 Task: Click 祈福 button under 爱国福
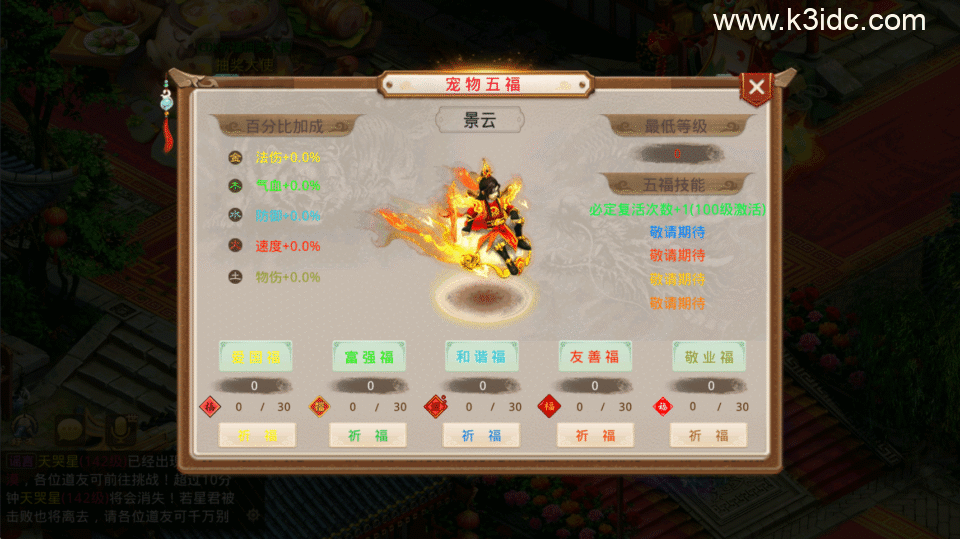click(256, 435)
